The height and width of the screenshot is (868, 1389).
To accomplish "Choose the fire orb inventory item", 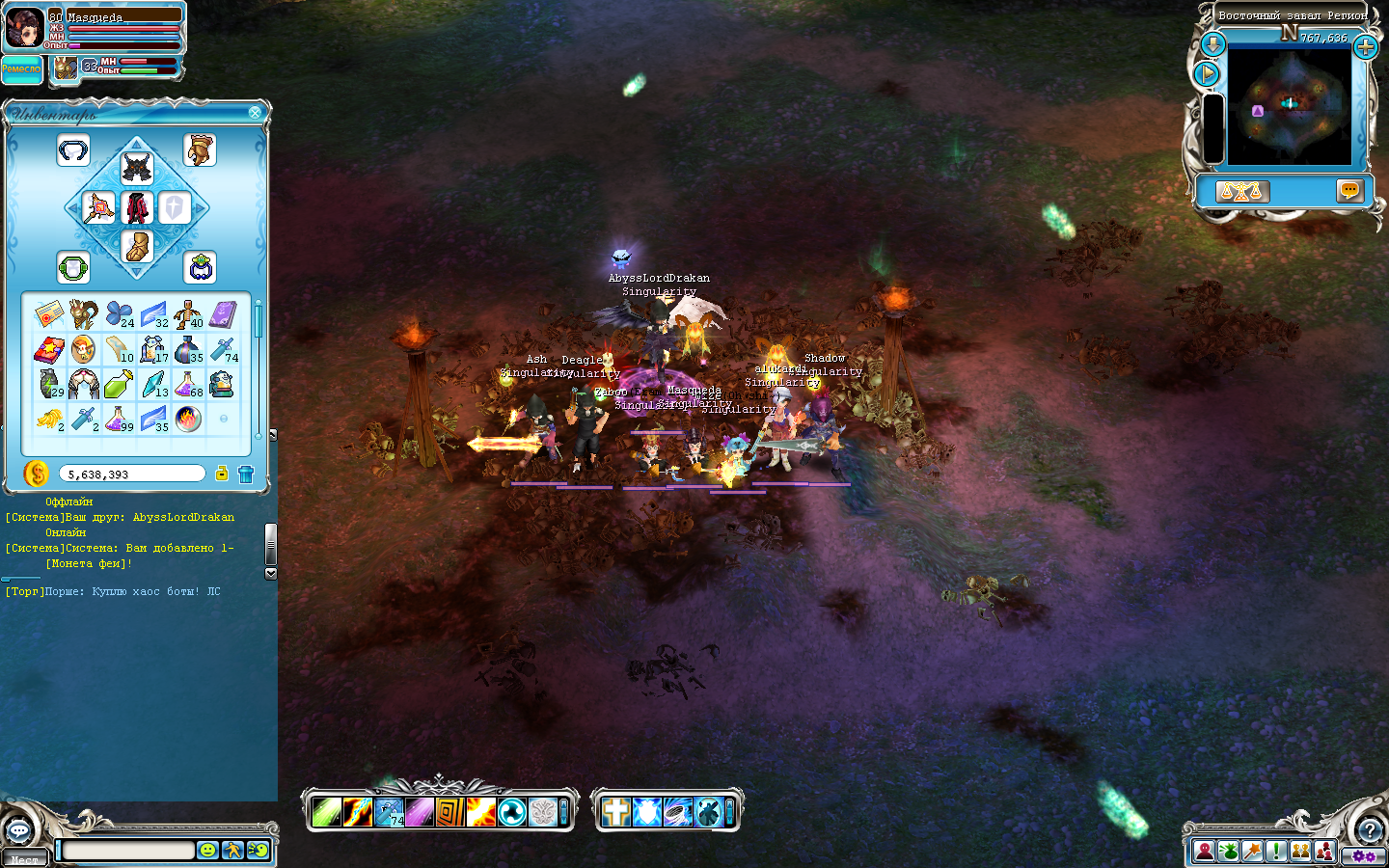I will 188,419.
